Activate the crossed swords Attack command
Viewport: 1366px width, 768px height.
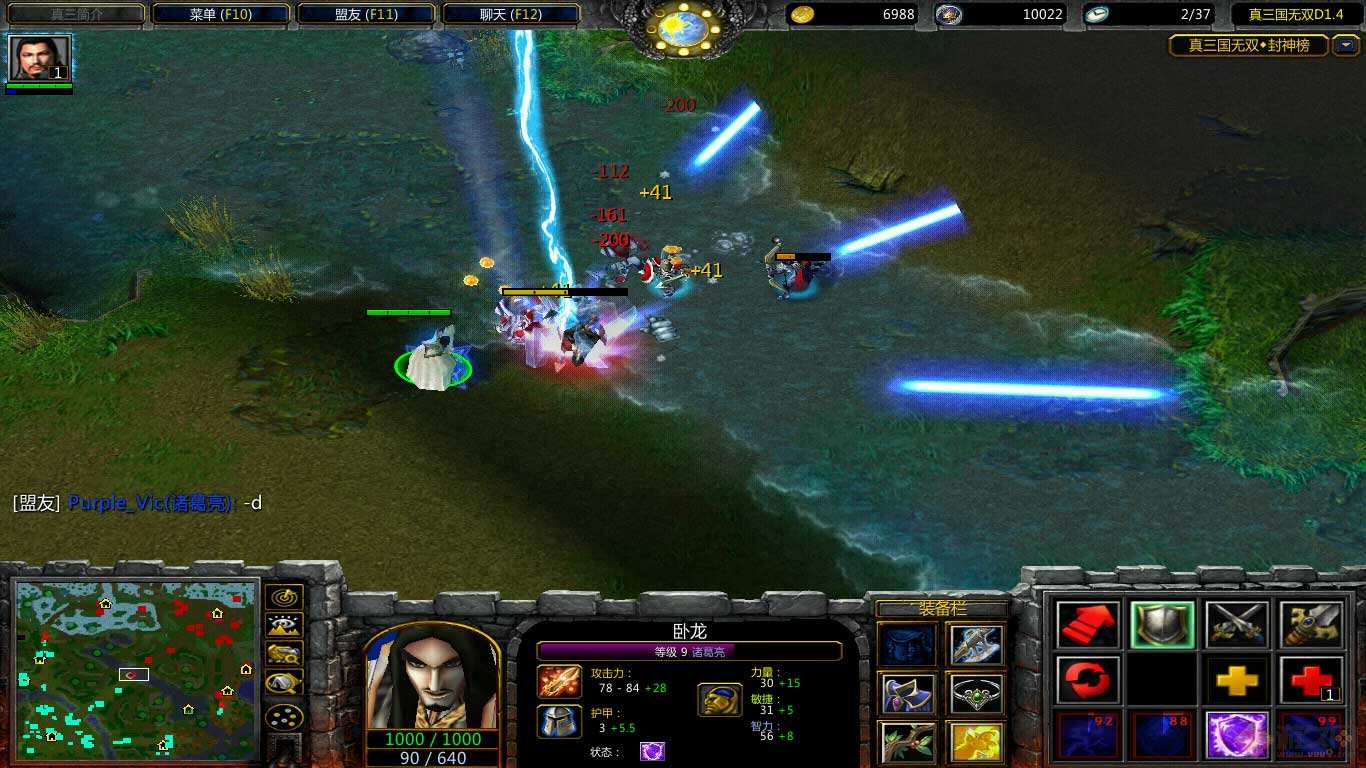coord(1237,625)
